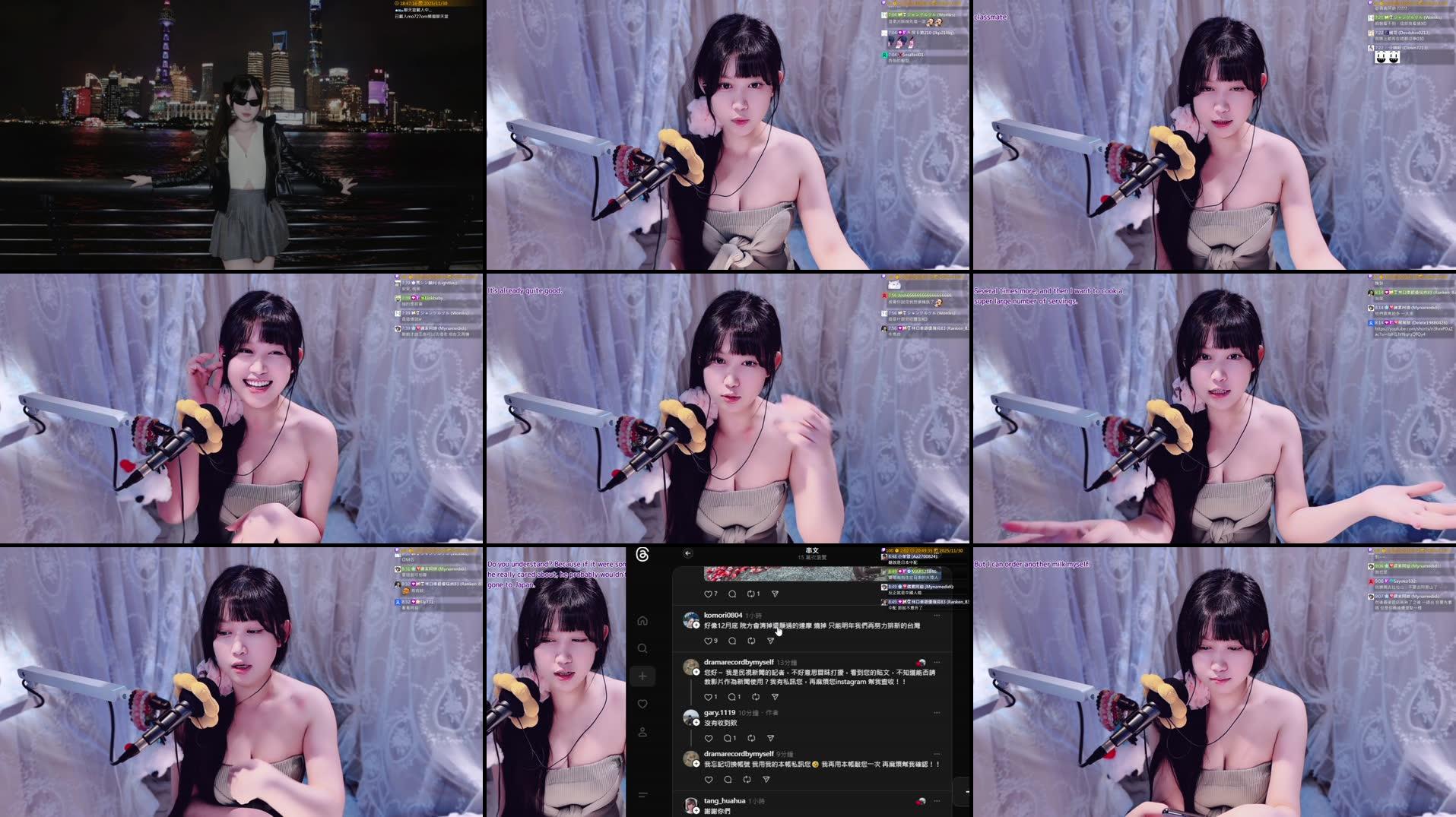Open more options on komori0804's post
The image size is (1456, 817).
click(937, 616)
